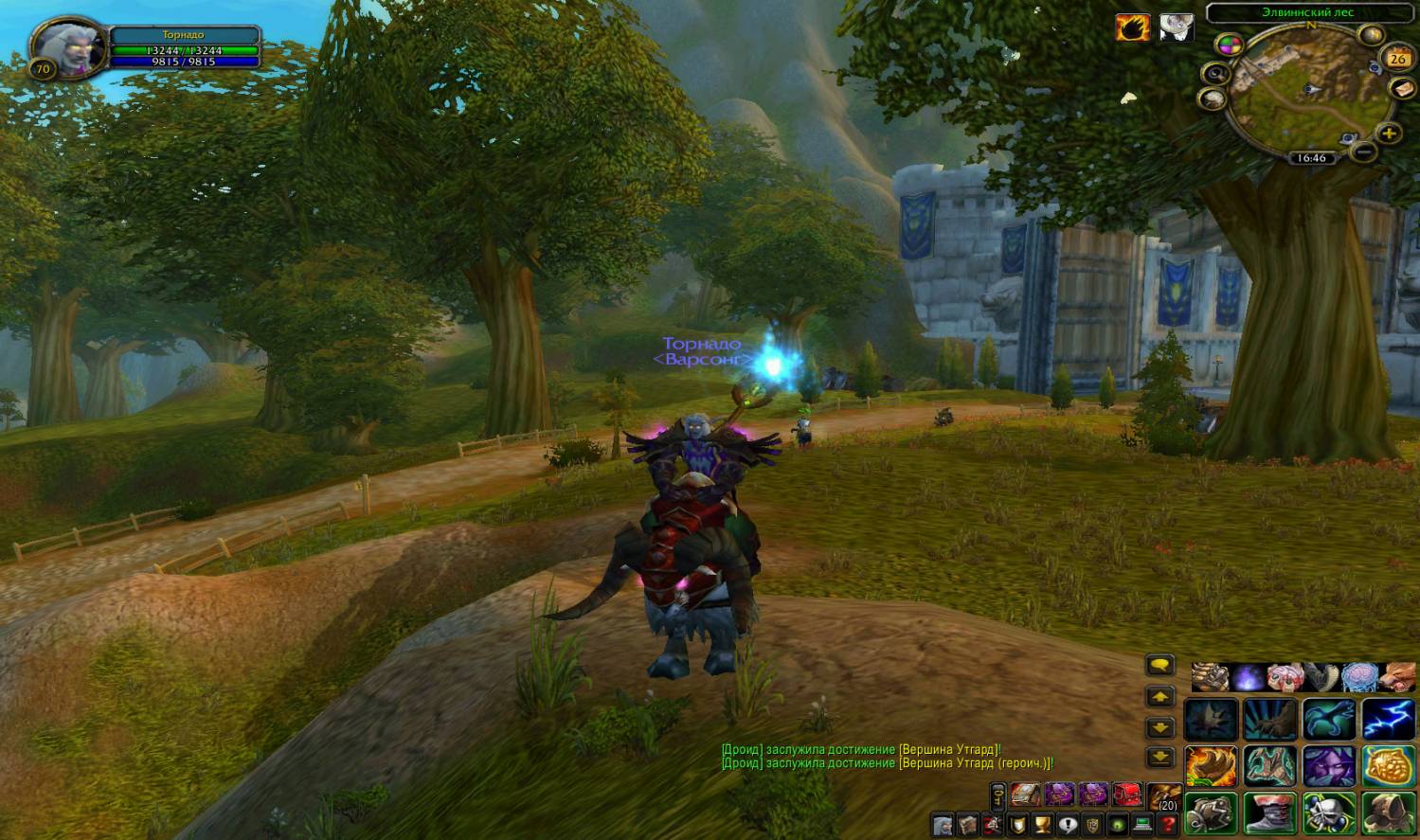Open the minimap tracking magnifier button
Screen dimensions: 1420x840
1216,74
